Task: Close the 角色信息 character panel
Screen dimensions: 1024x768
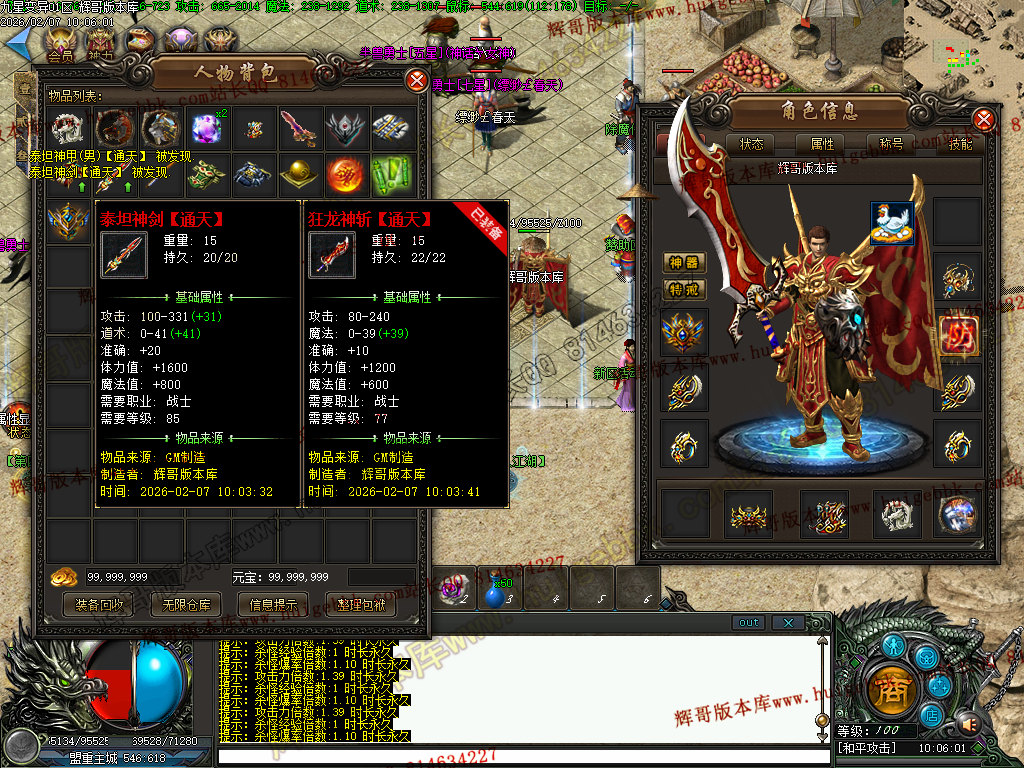Action: click(x=984, y=120)
